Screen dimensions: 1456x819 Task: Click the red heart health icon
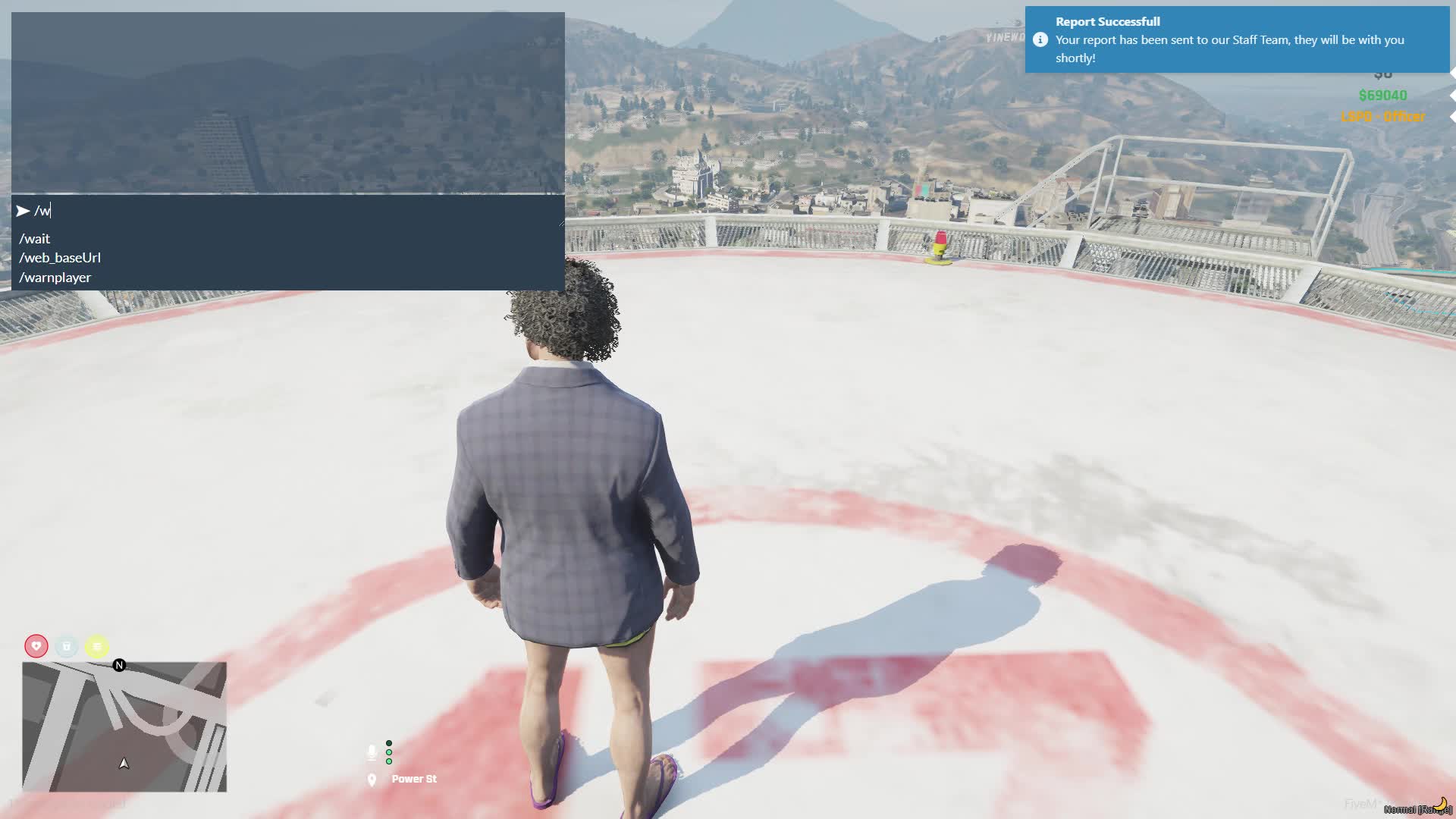pyautogui.click(x=36, y=646)
